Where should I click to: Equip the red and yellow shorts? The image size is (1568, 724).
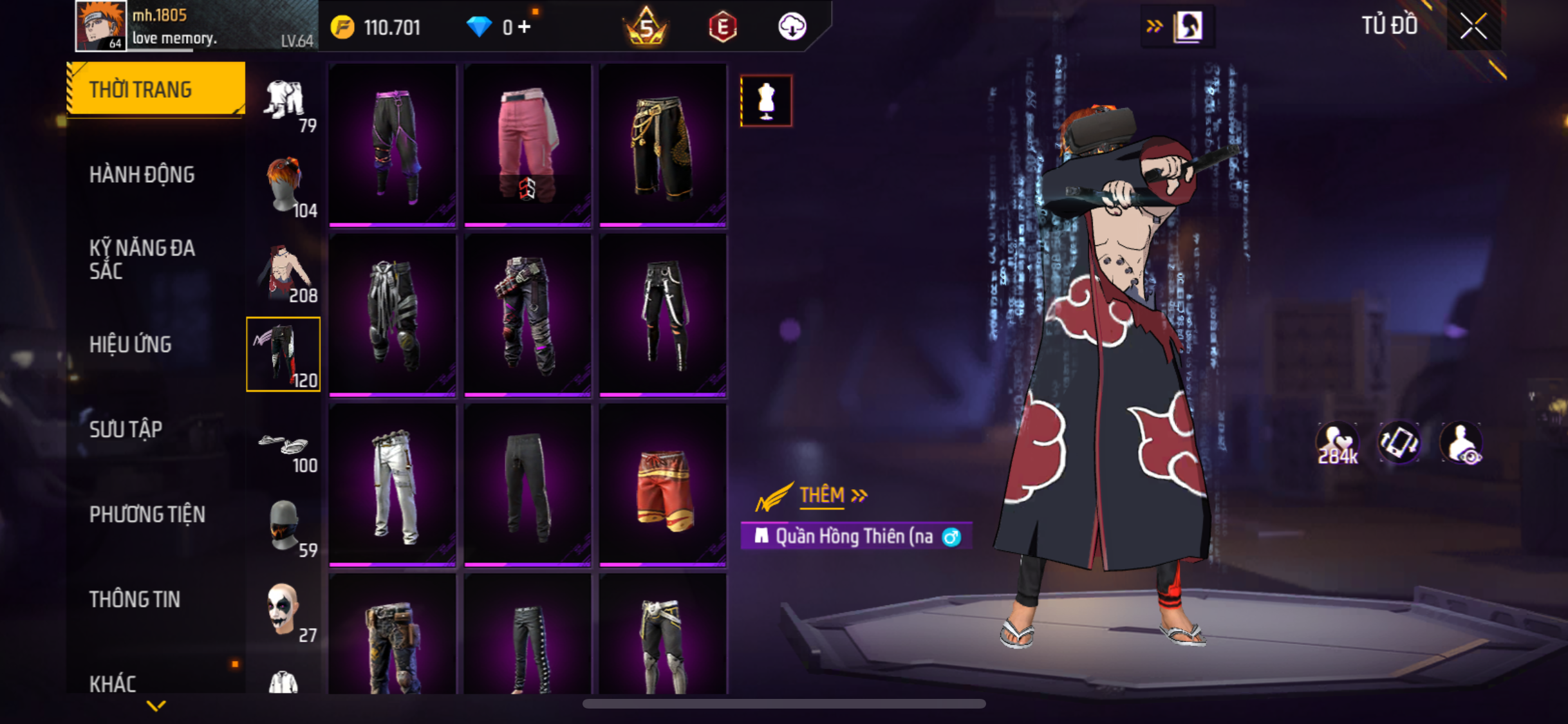click(663, 485)
